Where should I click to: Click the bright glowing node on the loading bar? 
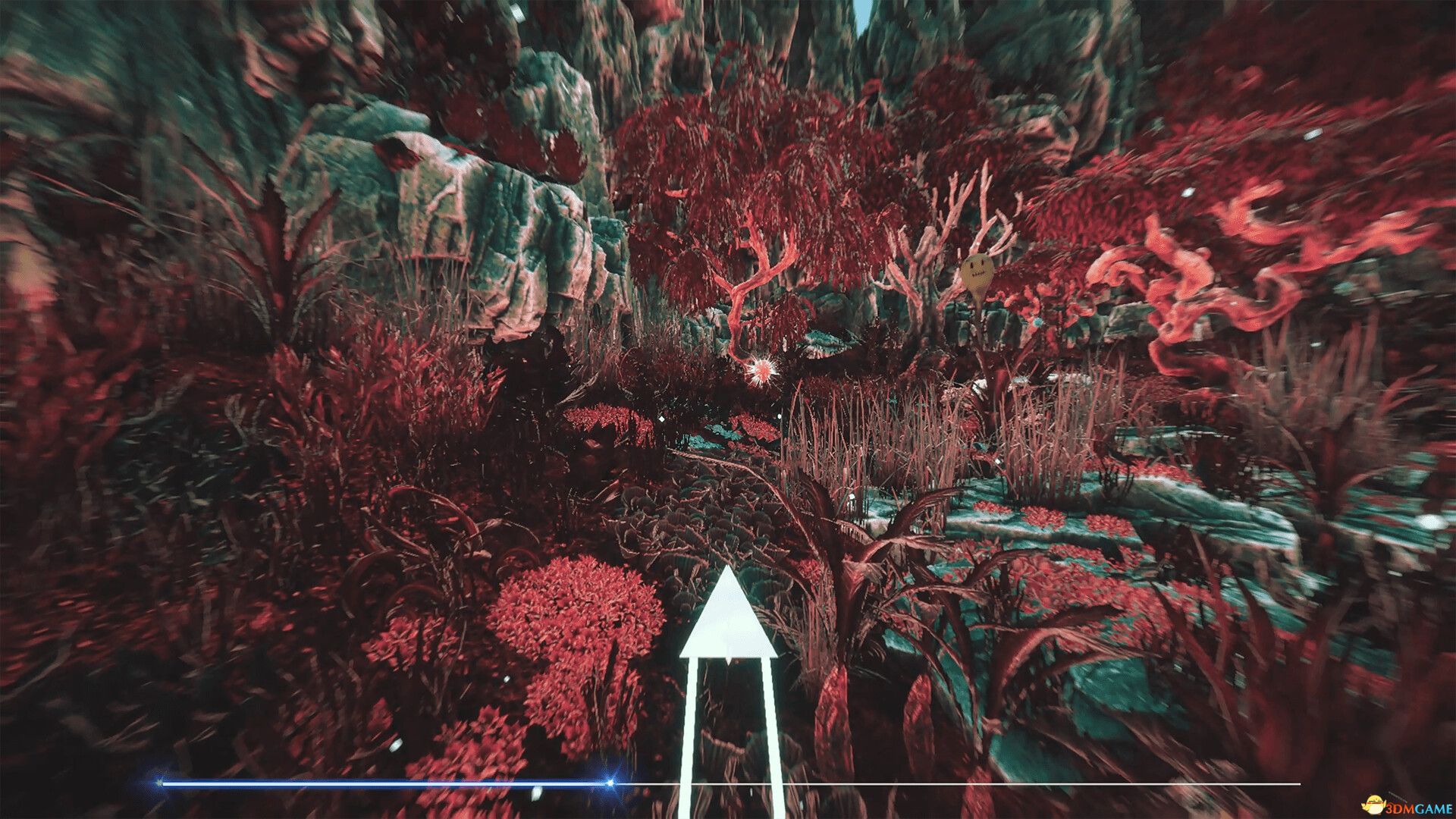tap(610, 783)
